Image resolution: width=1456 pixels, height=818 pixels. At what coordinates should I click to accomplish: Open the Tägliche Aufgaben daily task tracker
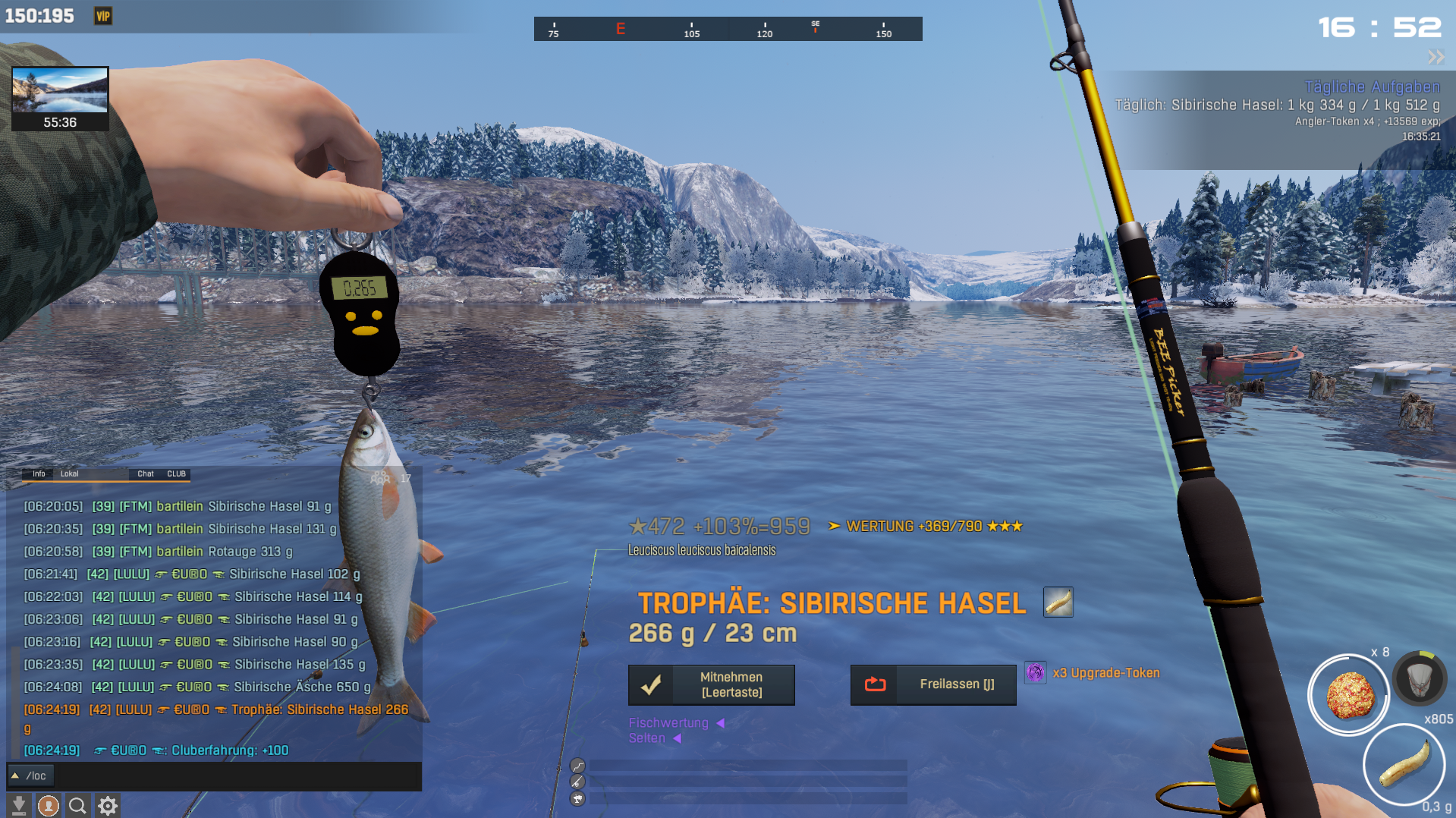[x=1372, y=87]
